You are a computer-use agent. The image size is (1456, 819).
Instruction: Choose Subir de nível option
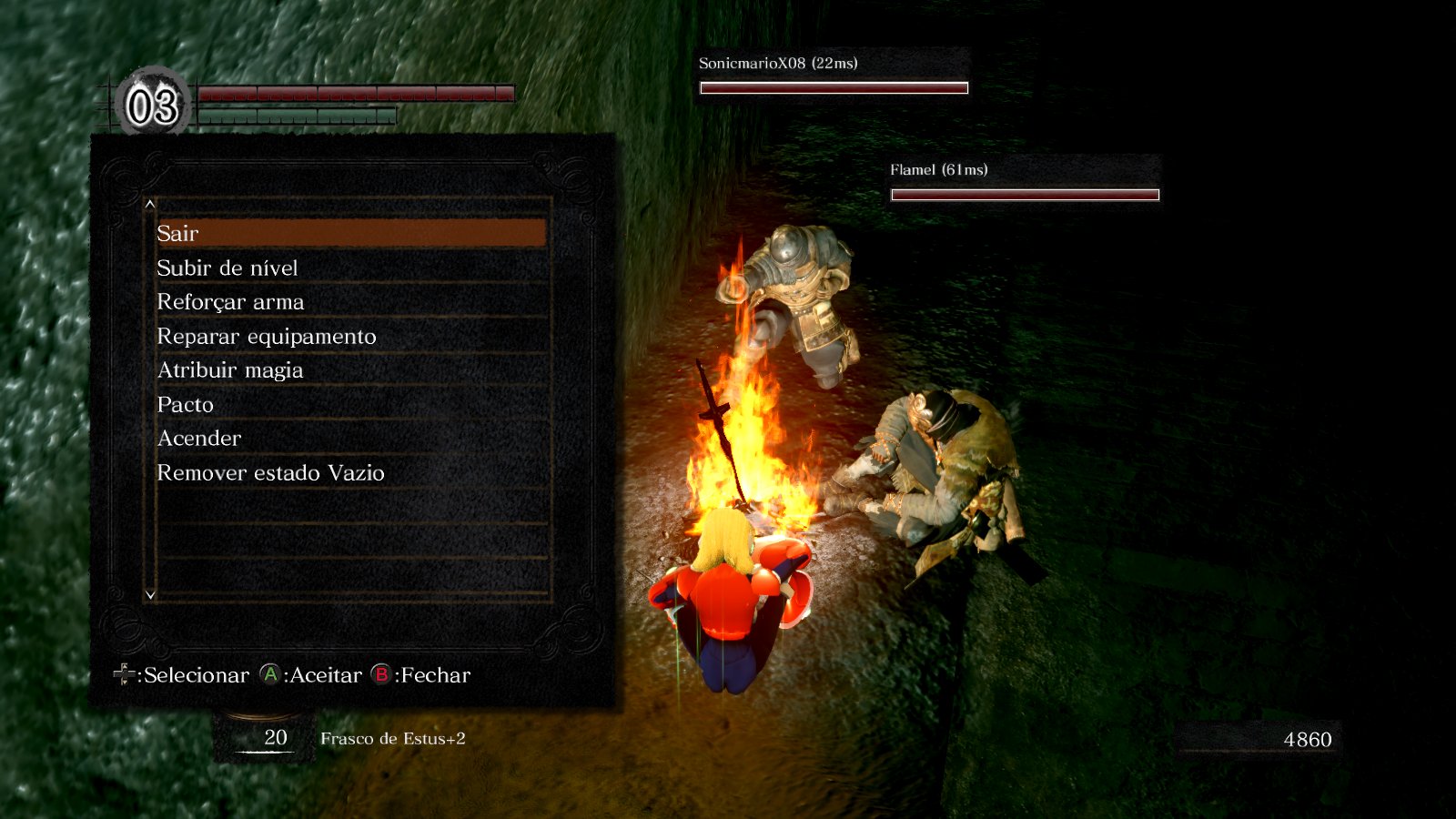pyautogui.click(x=350, y=268)
